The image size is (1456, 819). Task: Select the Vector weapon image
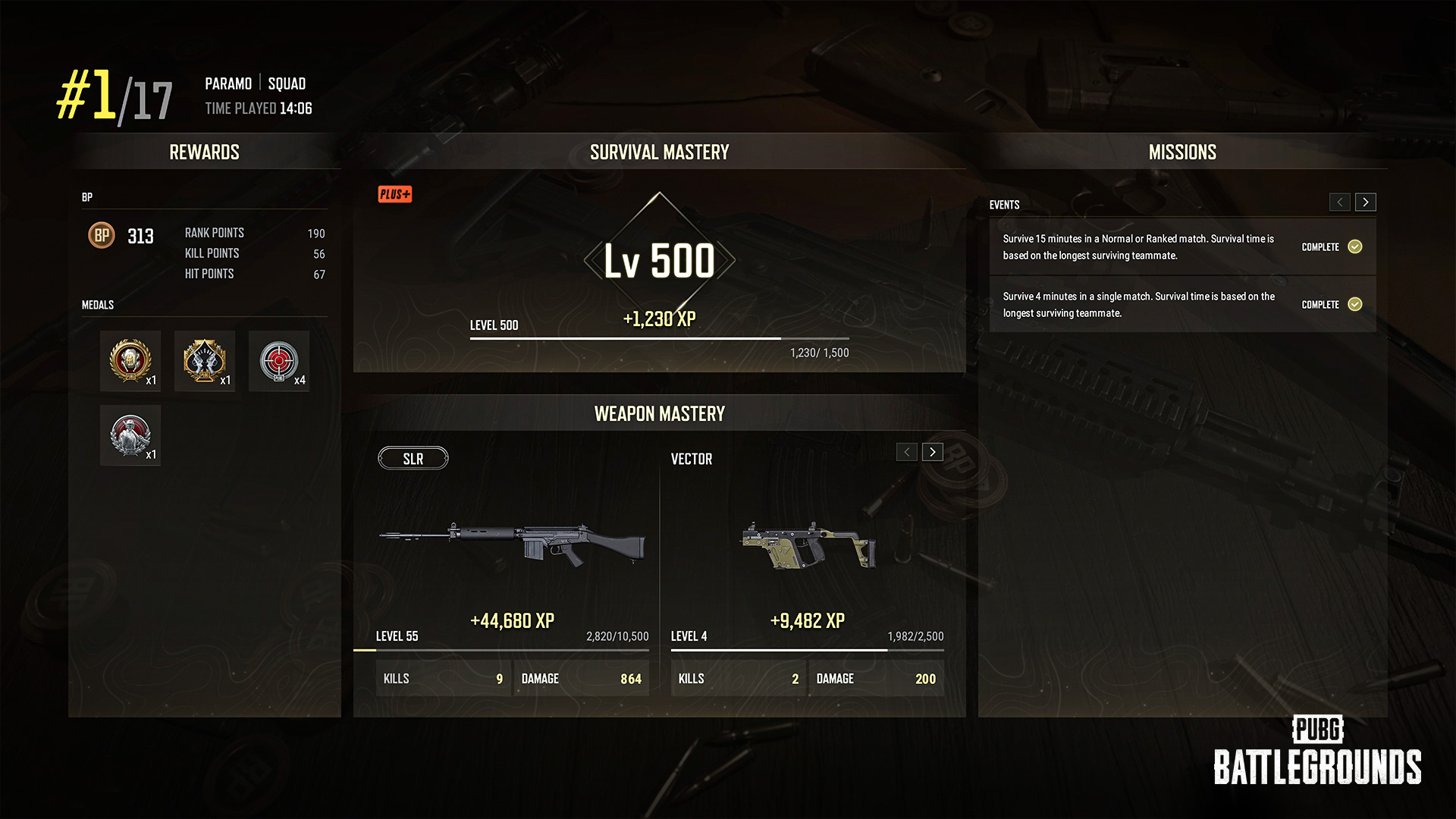point(808,544)
